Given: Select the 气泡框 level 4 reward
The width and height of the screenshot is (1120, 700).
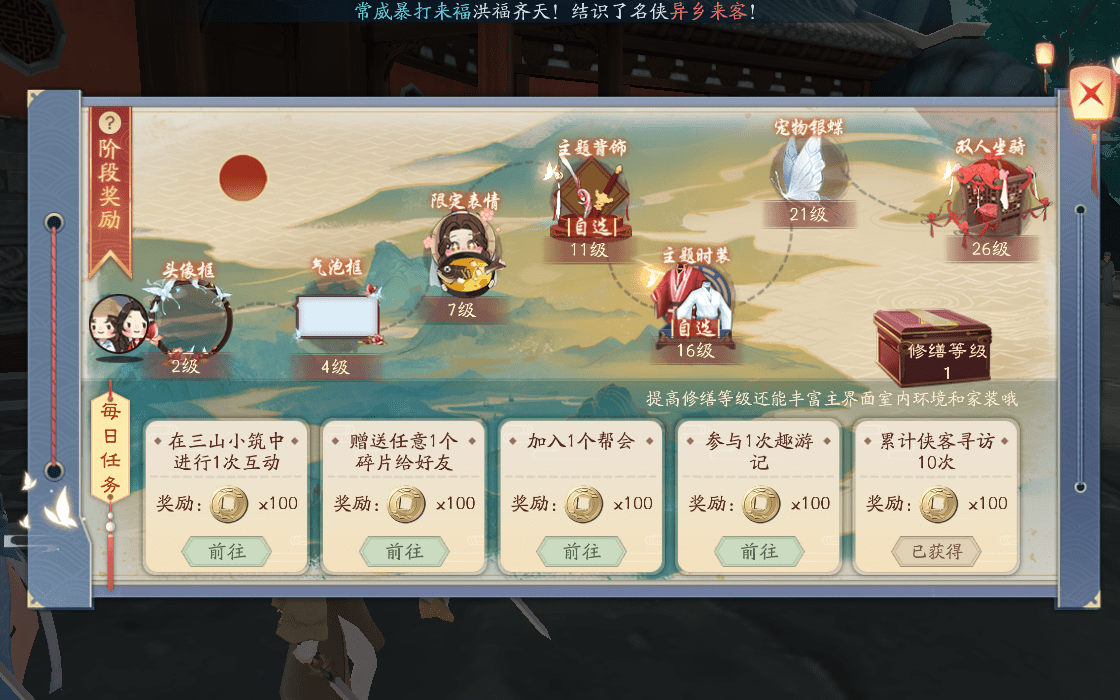Looking at the screenshot, I should tap(338, 318).
